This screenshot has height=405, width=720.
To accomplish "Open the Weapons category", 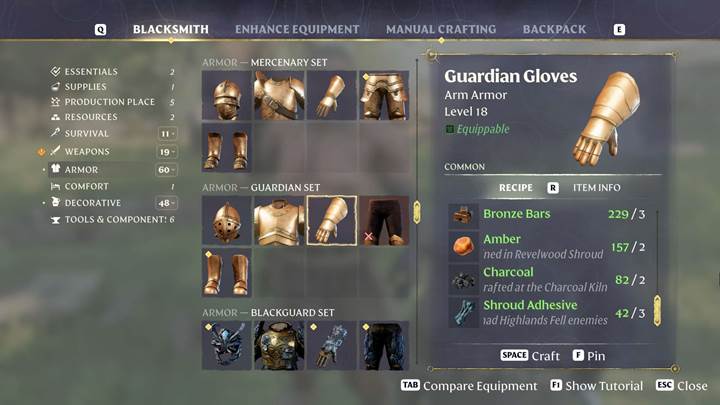I will tap(87, 152).
